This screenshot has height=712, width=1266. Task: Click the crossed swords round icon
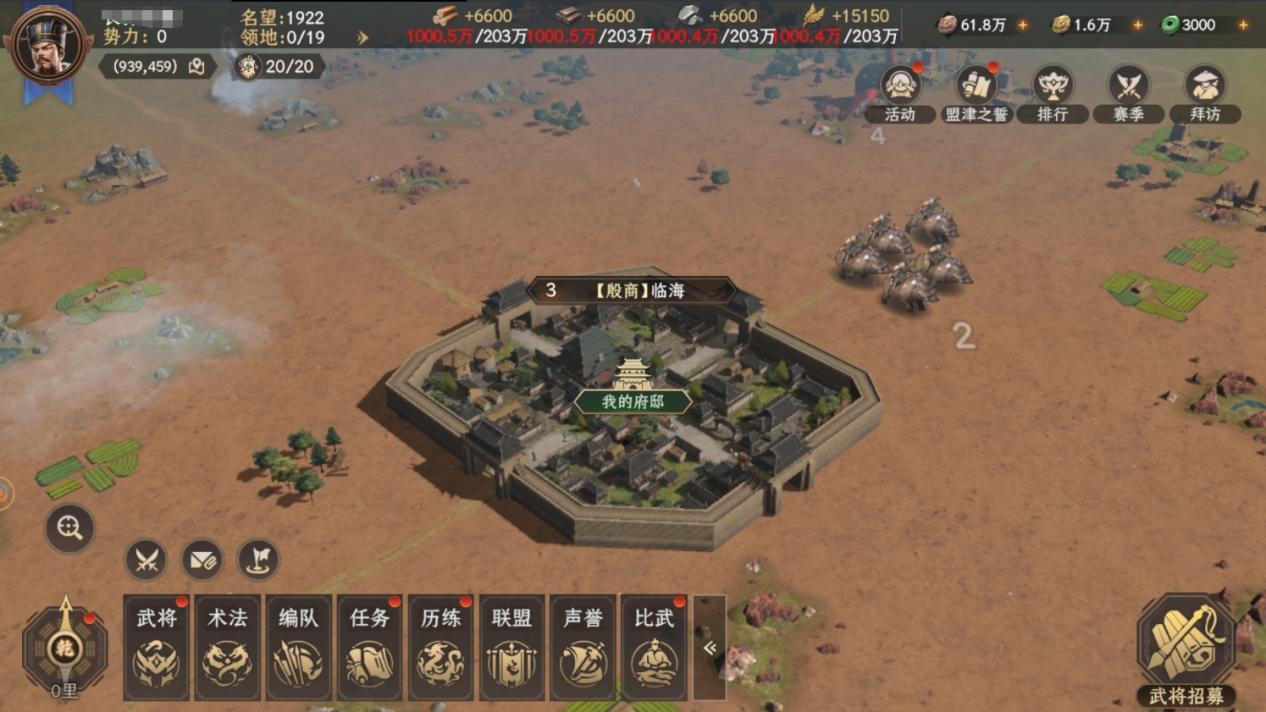pos(146,560)
